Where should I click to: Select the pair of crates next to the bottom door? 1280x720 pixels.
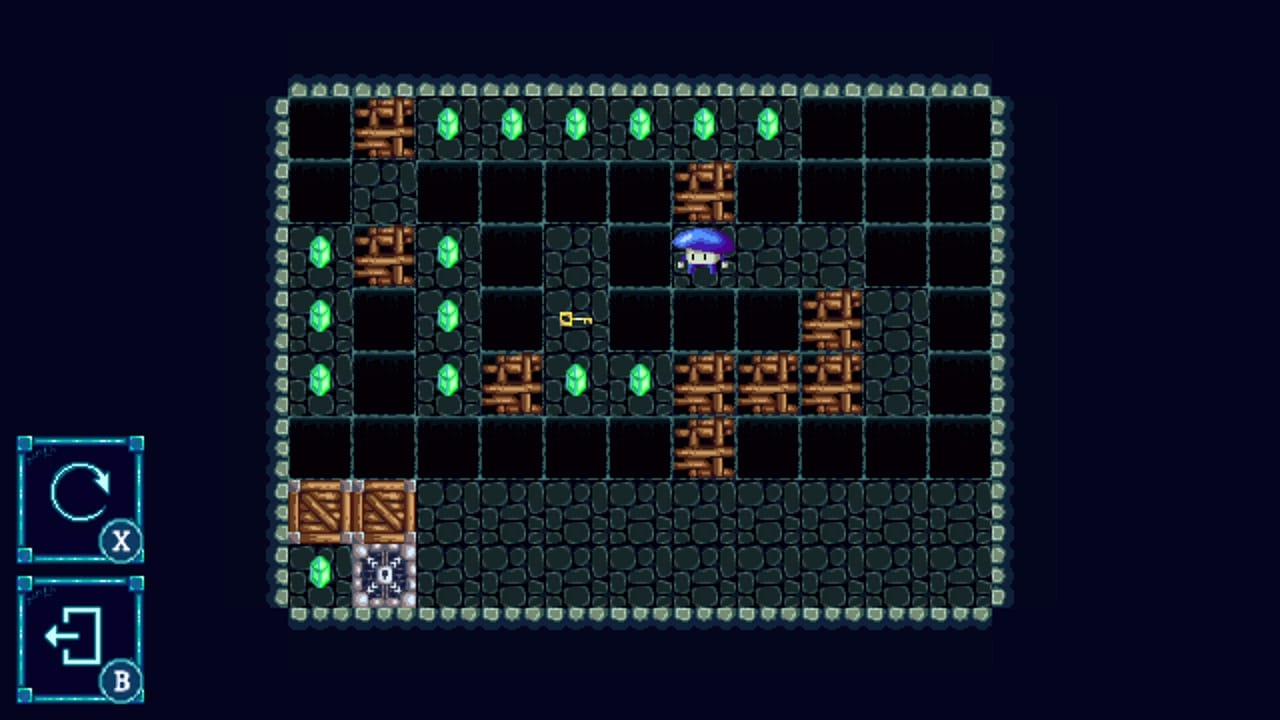(350, 510)
